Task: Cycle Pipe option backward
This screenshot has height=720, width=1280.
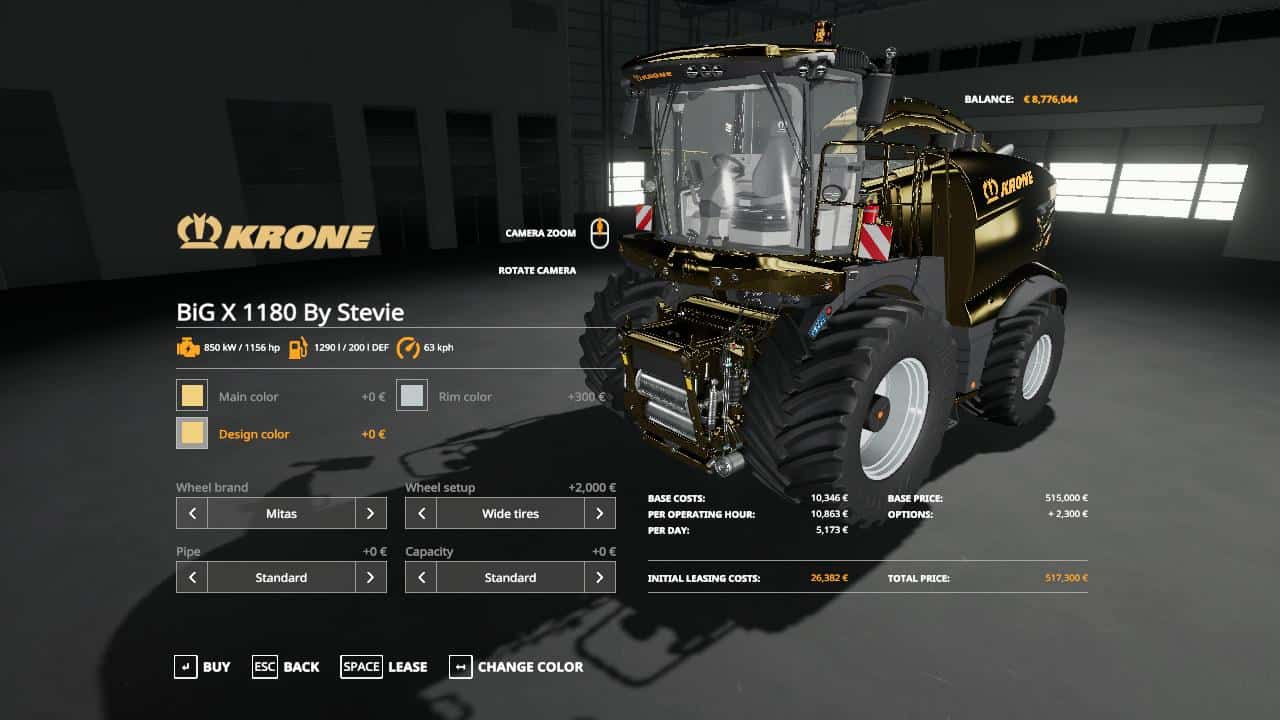Action: coord(192,578)
